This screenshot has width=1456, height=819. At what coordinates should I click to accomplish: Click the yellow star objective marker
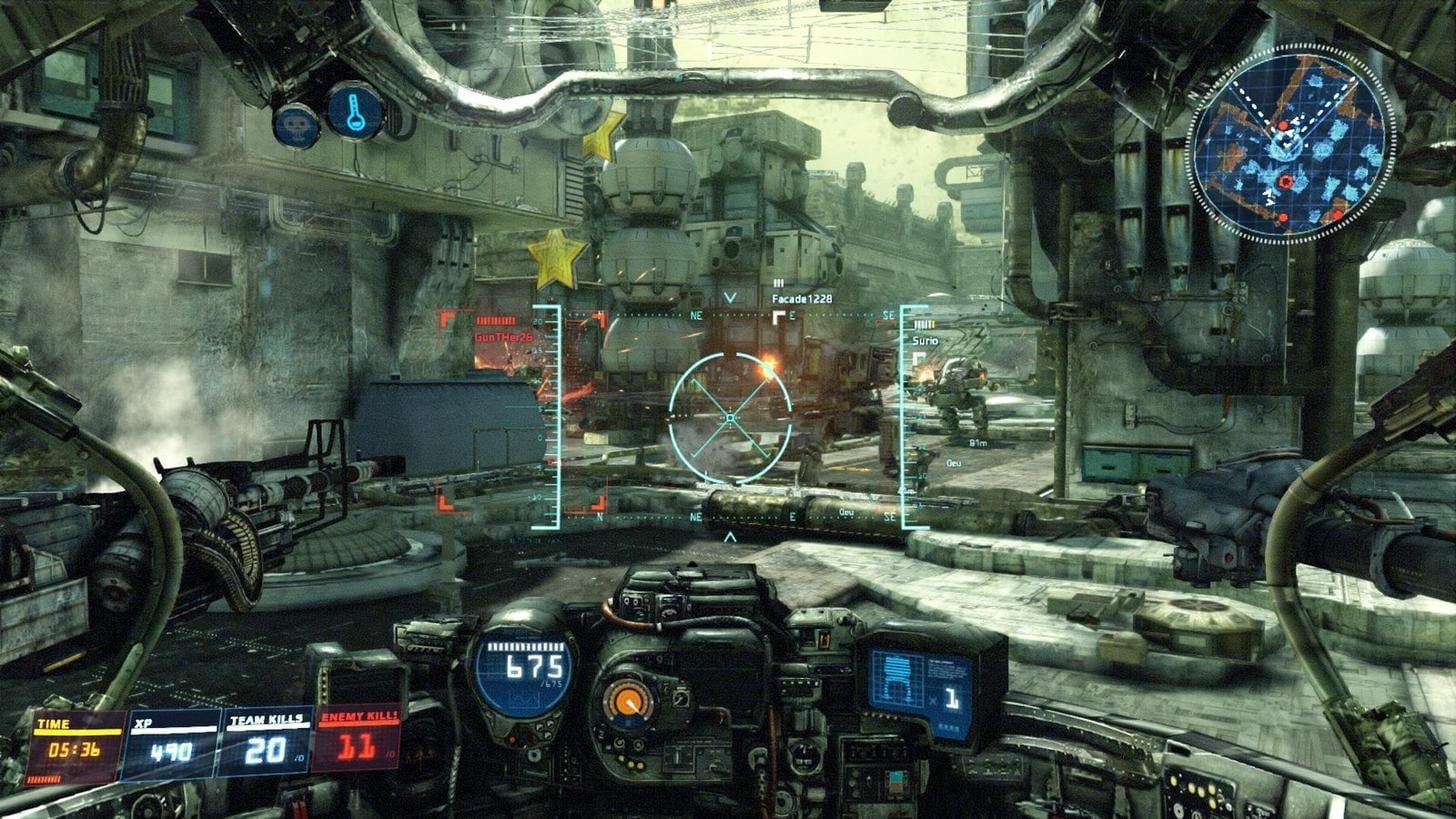554,253
